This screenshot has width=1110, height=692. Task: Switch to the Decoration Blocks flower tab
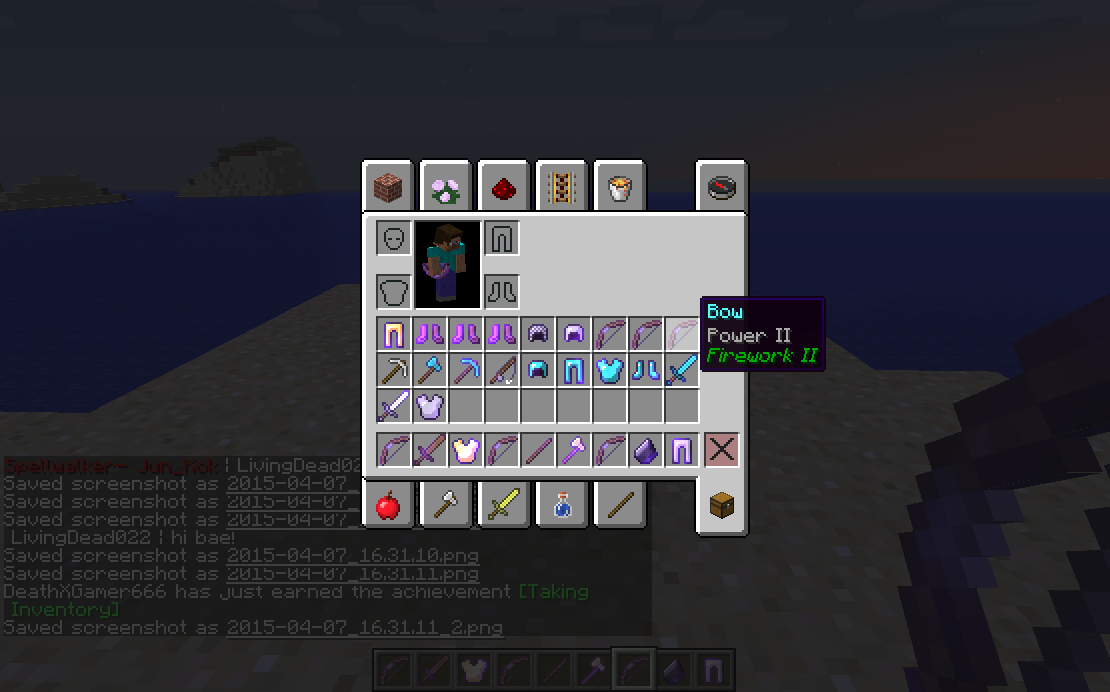[445, 186]
